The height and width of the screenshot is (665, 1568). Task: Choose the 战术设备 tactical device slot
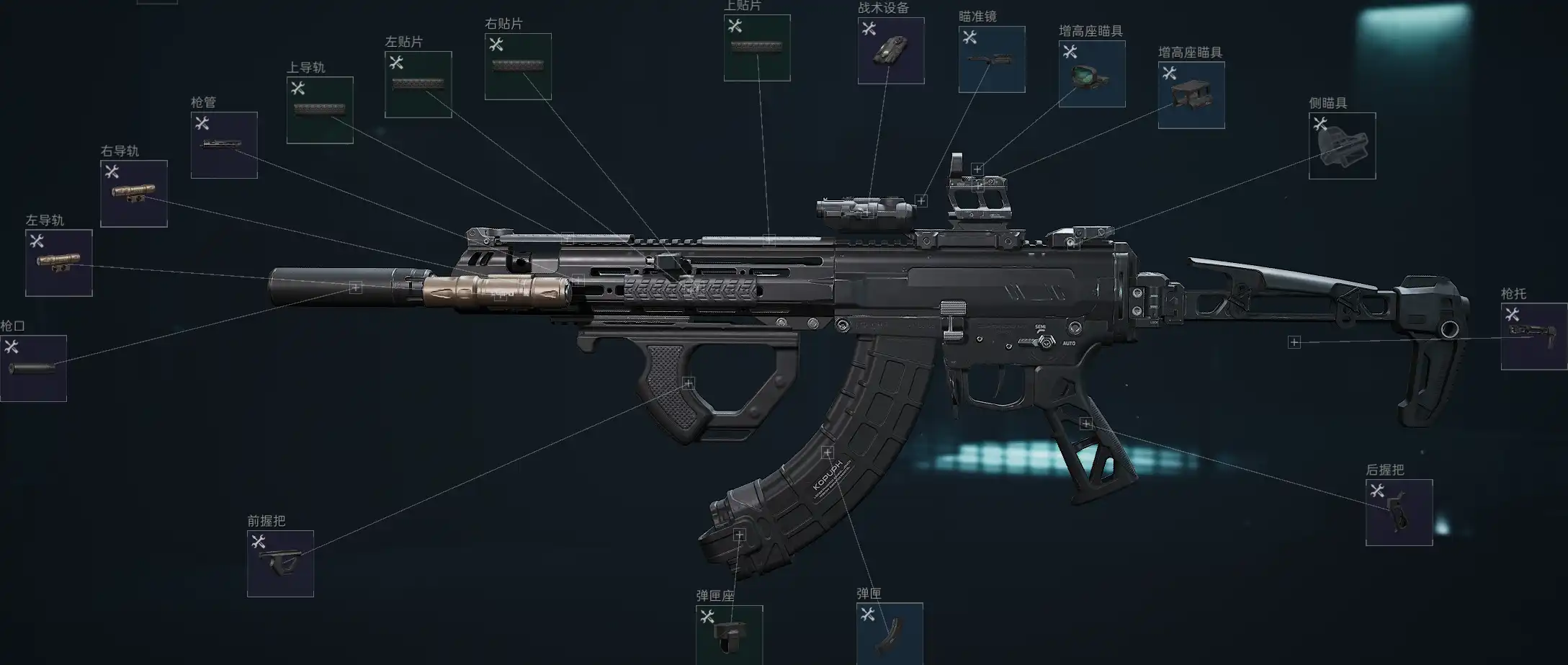tap(891, 50)
